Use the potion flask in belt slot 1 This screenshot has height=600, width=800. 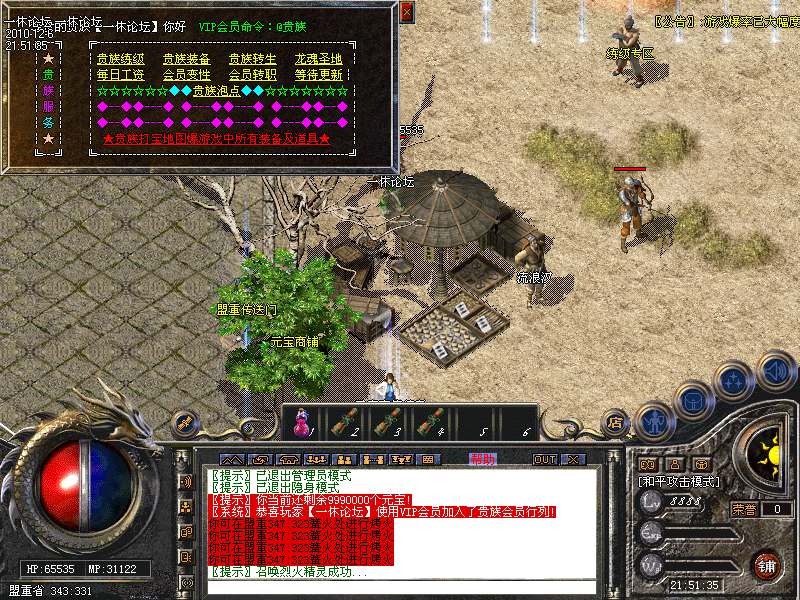pos(301,424)
